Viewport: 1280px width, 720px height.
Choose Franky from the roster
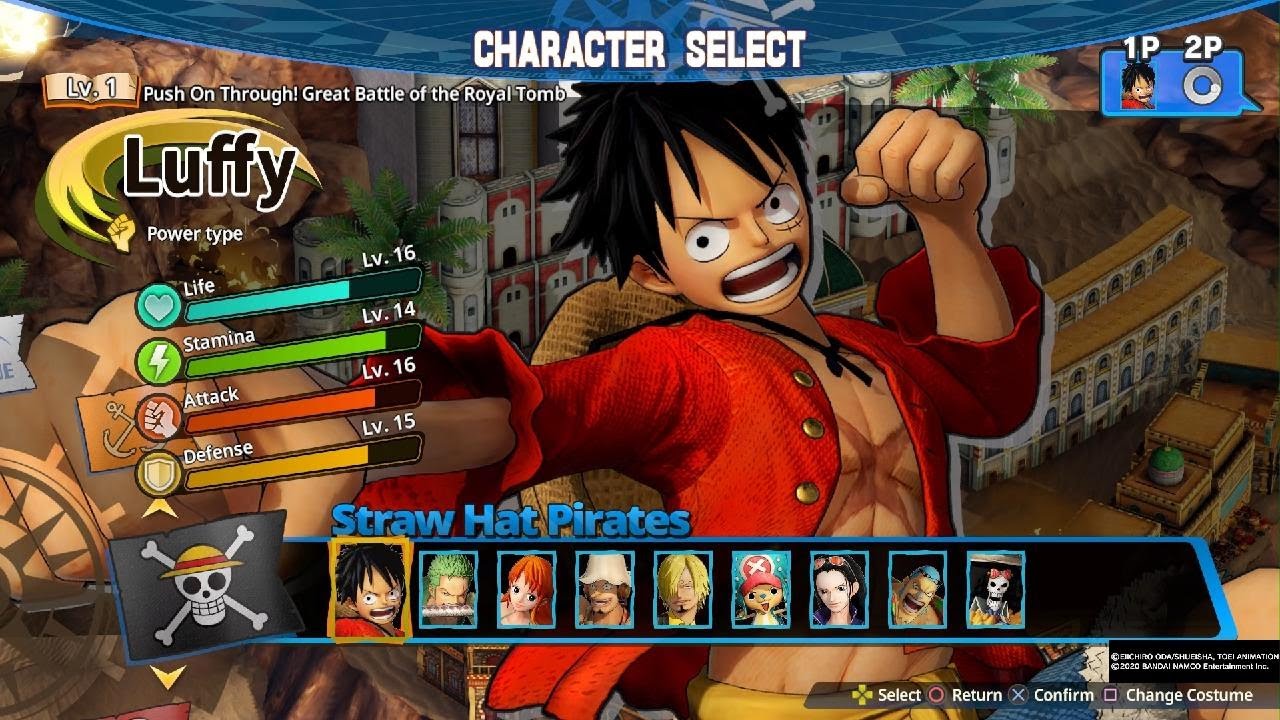917,590
